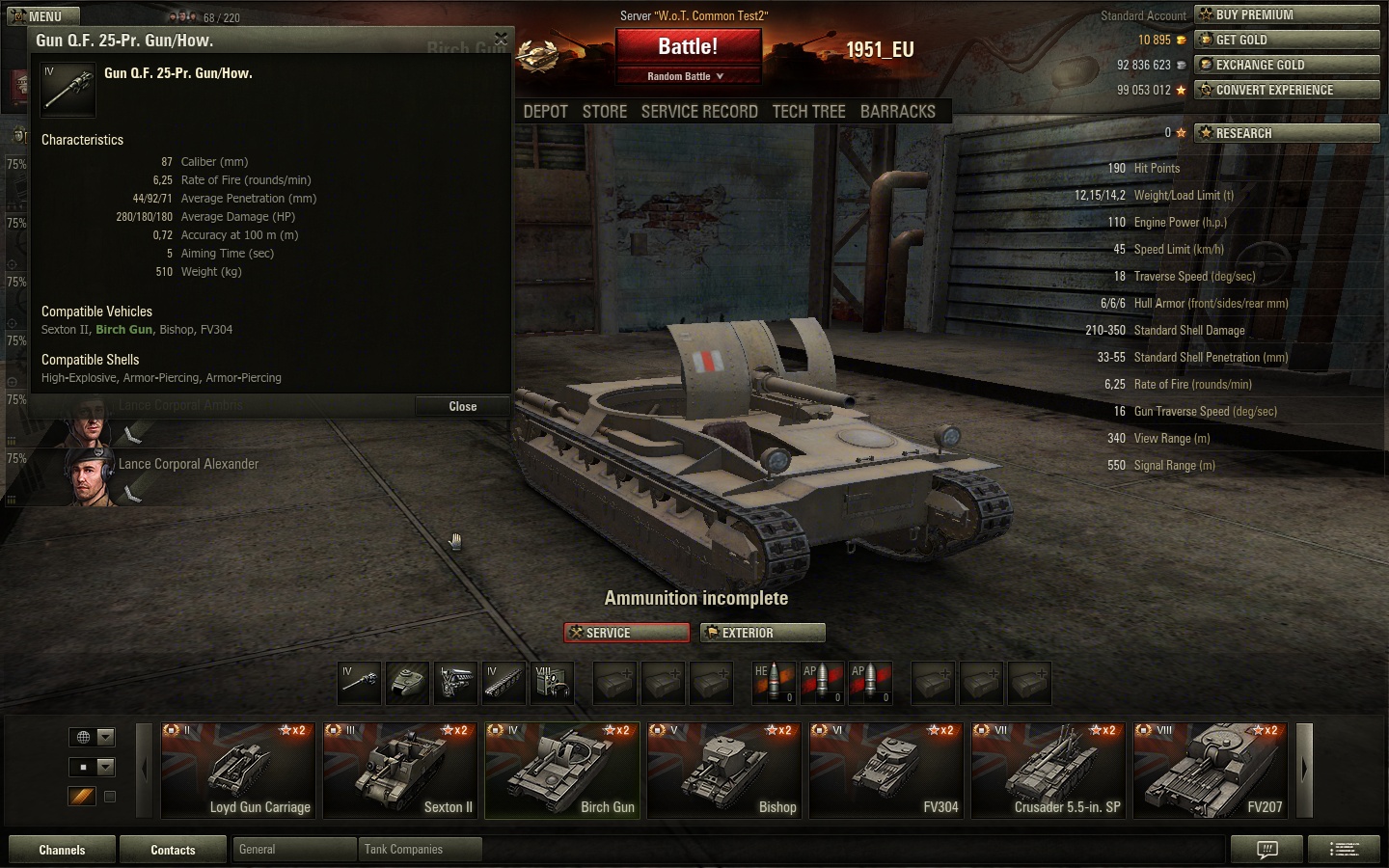
Task: View the SERVICE RECORD tab
Action: (699, 111)
